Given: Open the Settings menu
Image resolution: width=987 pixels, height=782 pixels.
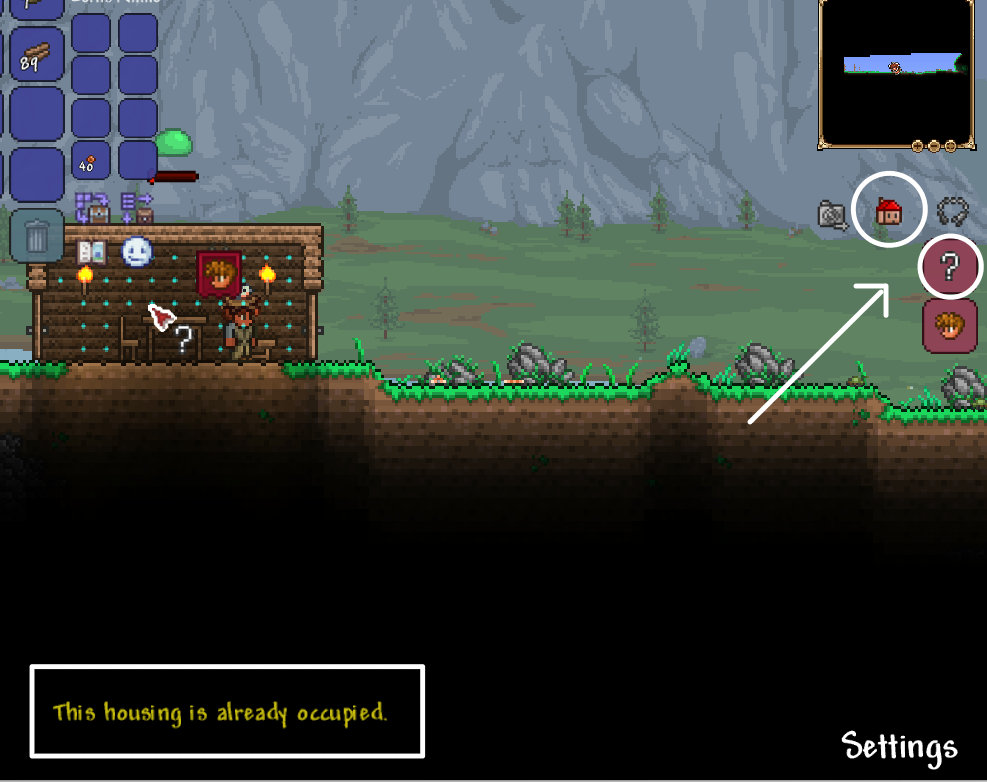Looking at the screenshot, I should click(x=899, y=746).
